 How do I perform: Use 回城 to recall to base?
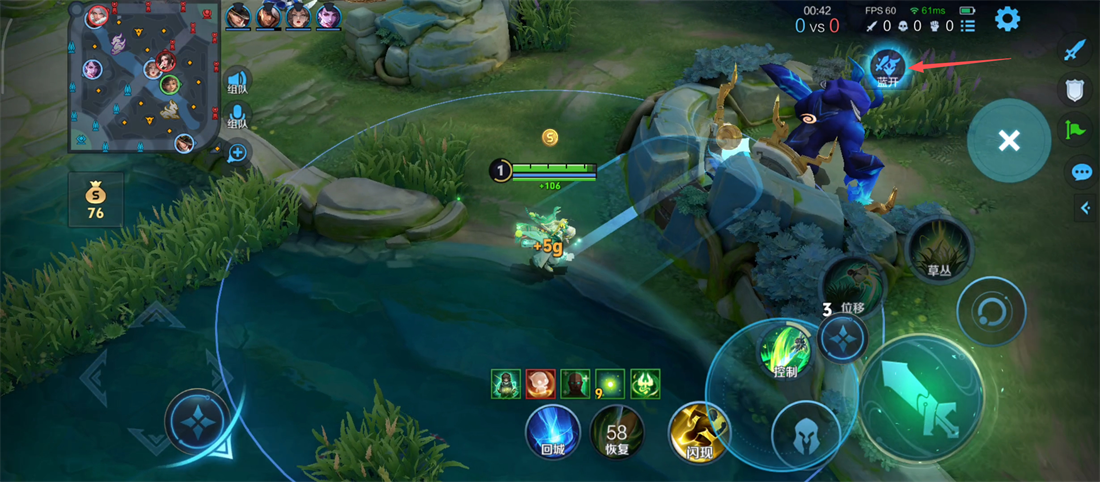point(553,431)
